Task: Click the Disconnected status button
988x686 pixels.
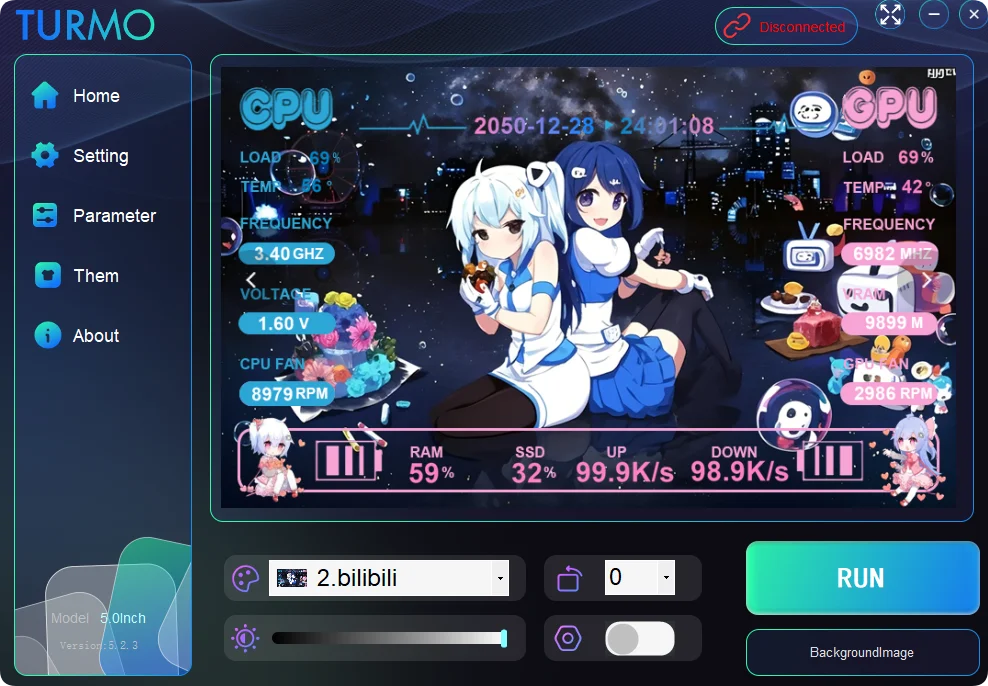Action: 786,27
